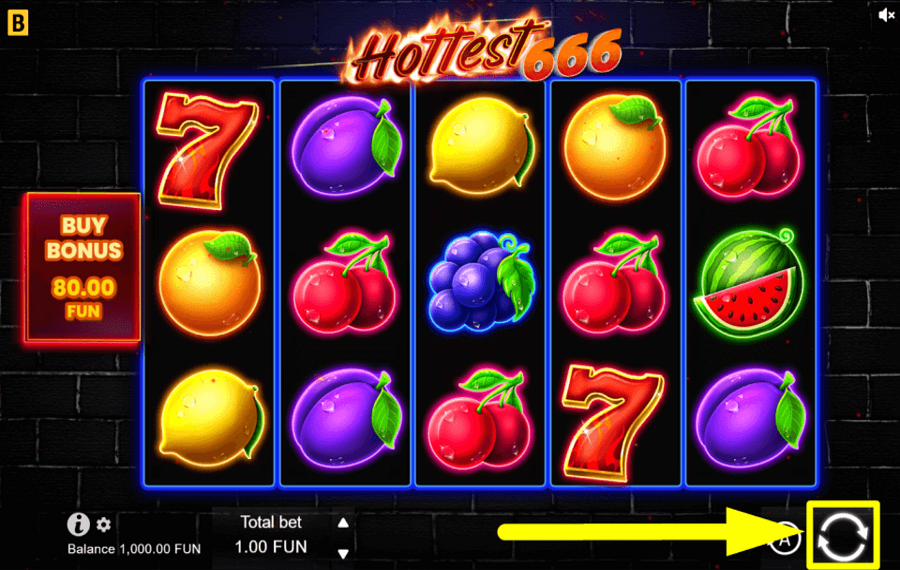Open the game info icon
Image resolution: width=900 pixels, height=570 pixels.
point(79,524)
